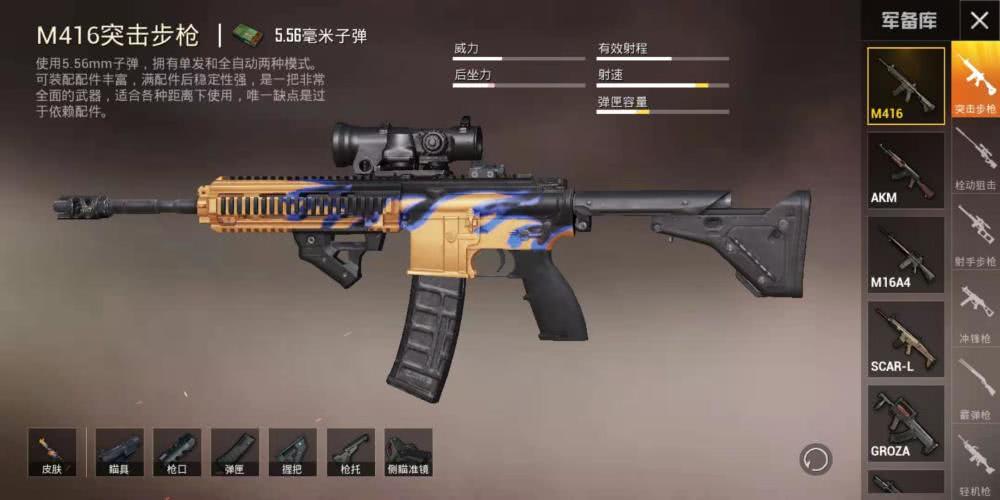Select the M416 weapon thumbnail
The height and width of the screenshot is (500, 1000).
point(905,86)
